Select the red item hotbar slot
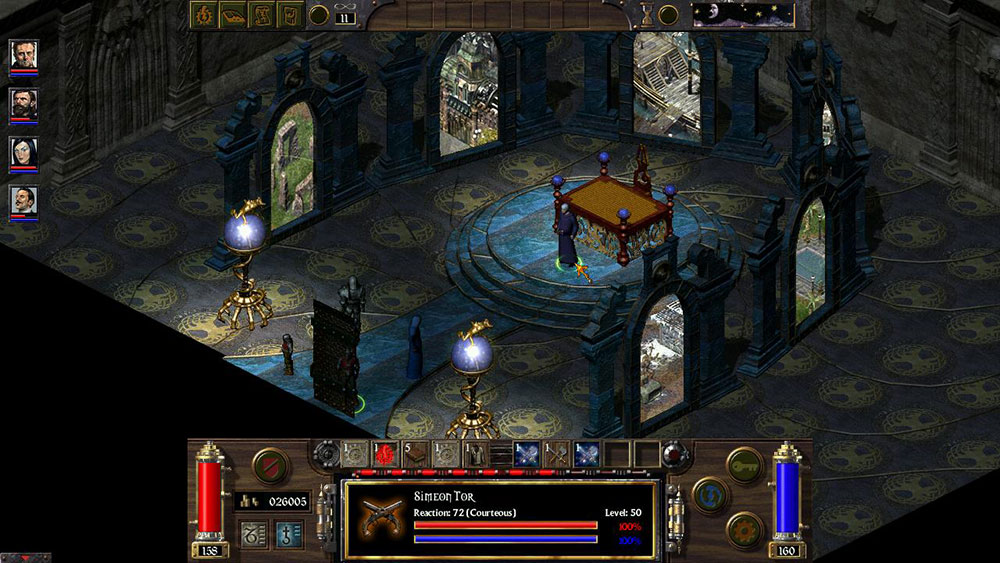 (x=384, y=454)
